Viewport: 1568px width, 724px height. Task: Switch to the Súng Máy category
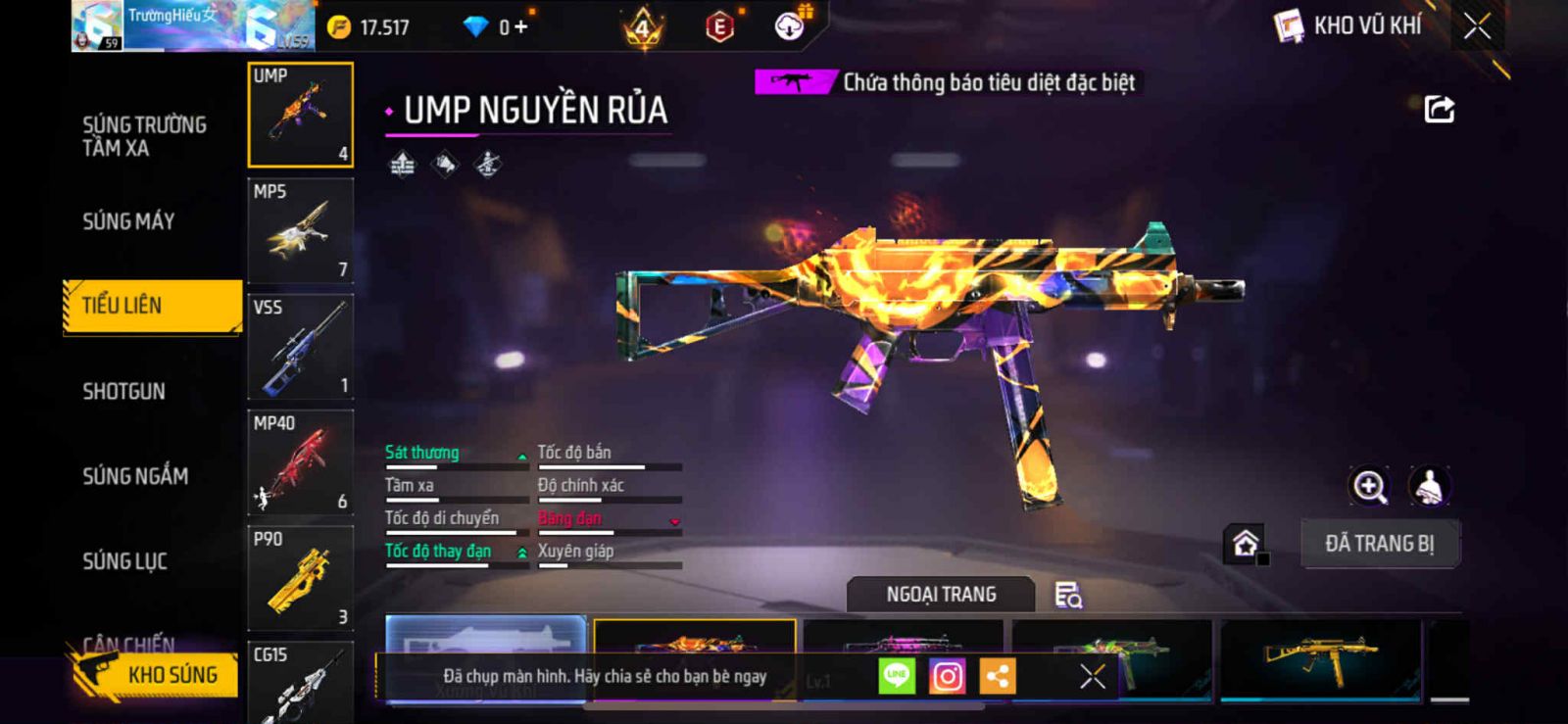pos(128,221)
